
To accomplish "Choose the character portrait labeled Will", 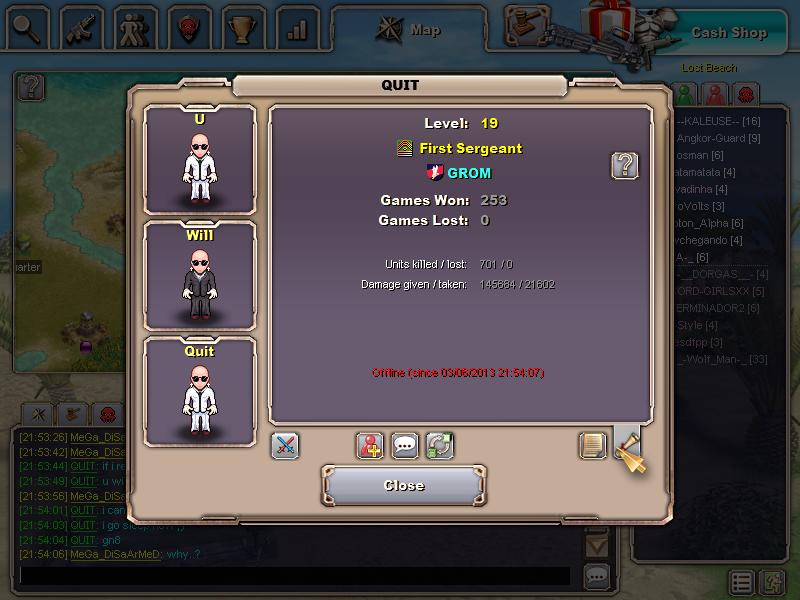I will 200,275.
